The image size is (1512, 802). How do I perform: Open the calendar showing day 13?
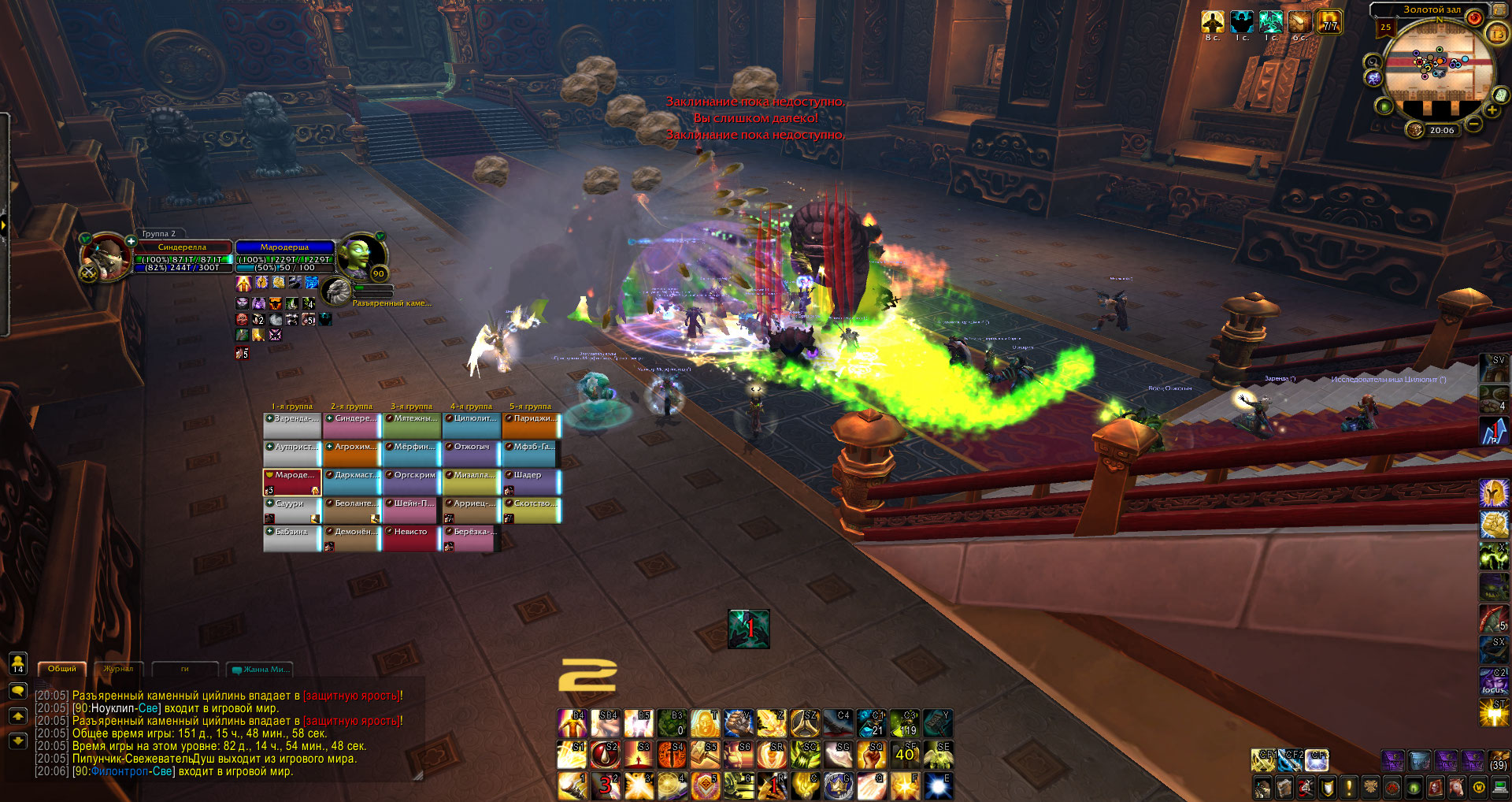(x=1497, y=34)
